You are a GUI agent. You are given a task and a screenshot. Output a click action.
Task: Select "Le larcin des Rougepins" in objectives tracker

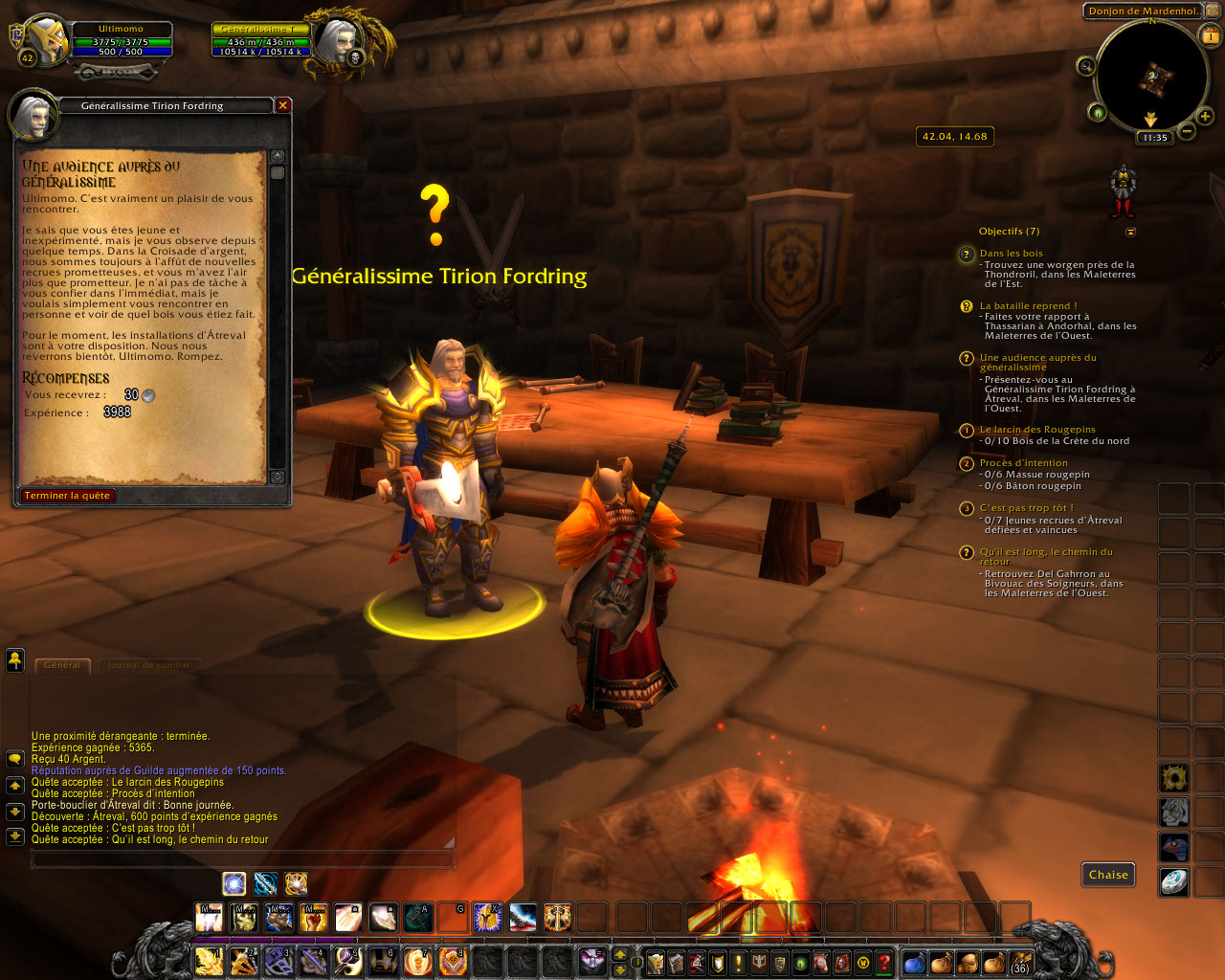[x=1036, y=430]
